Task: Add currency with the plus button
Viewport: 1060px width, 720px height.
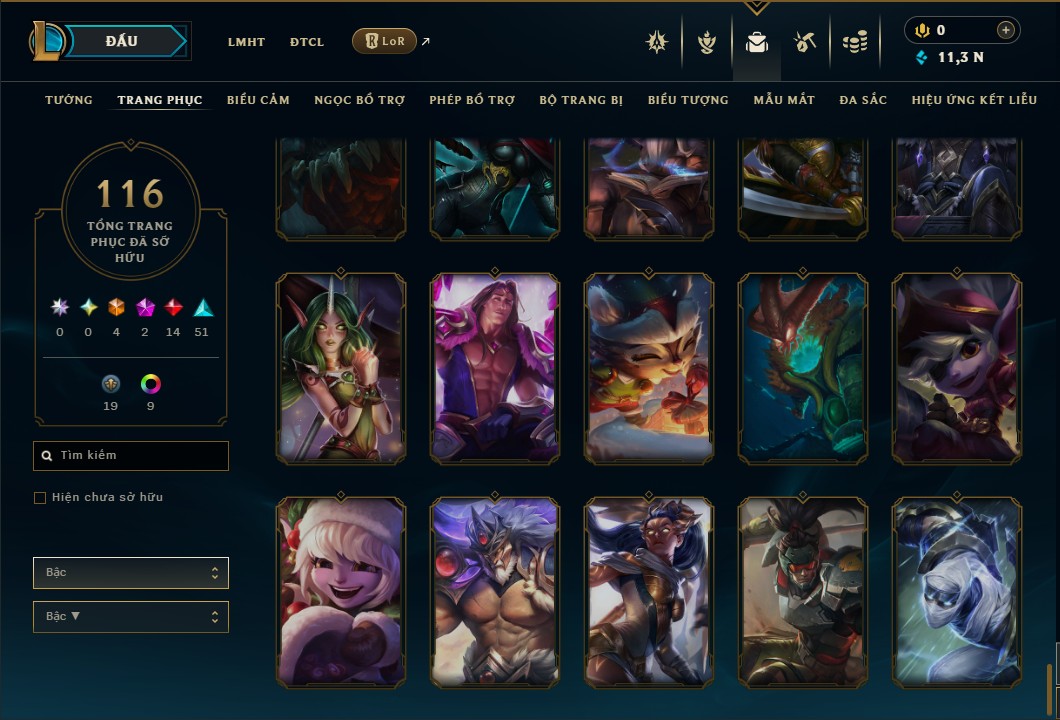Action: coord(1006,30)
